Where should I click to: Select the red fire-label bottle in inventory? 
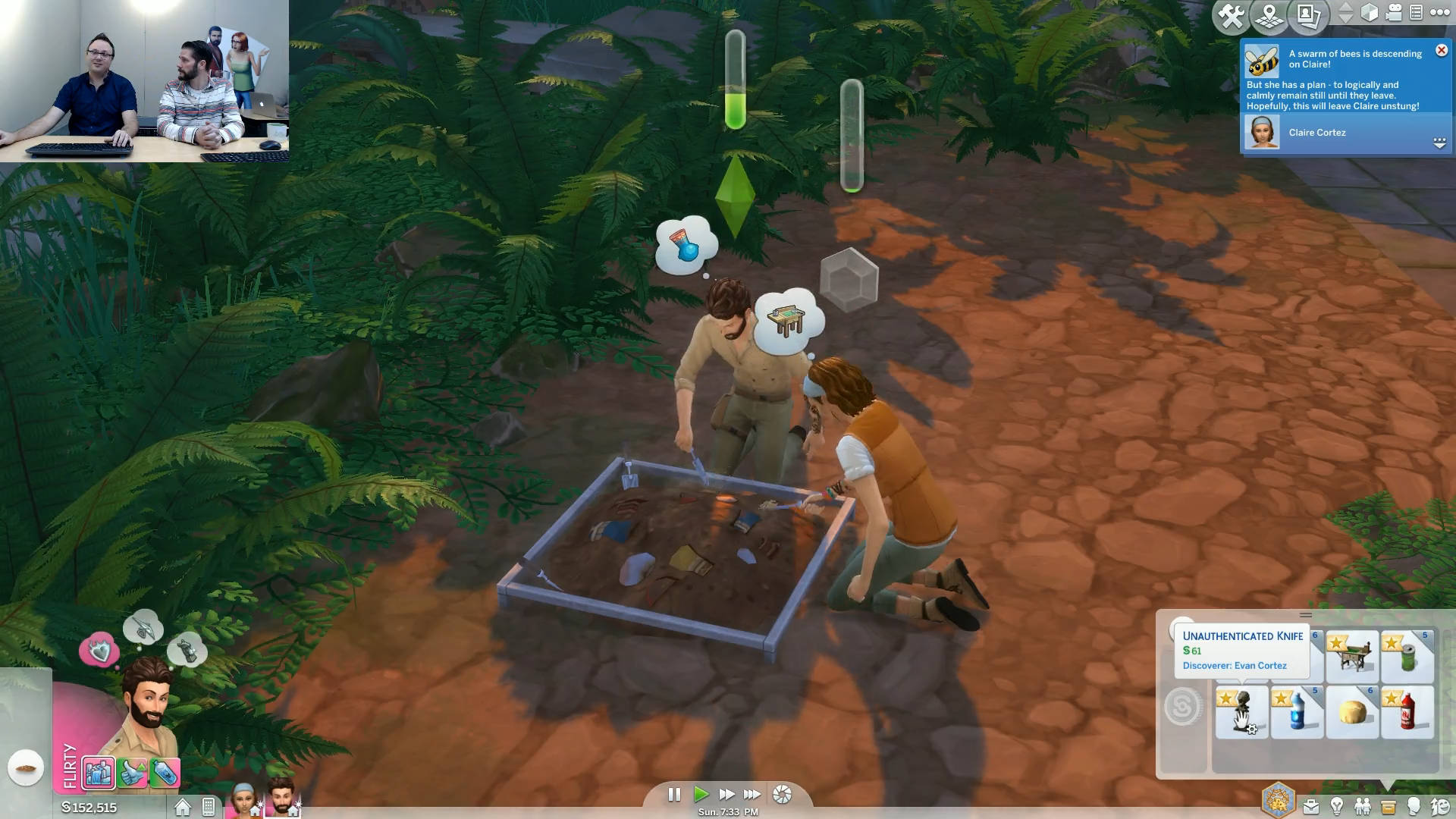tap(1407, 712)
